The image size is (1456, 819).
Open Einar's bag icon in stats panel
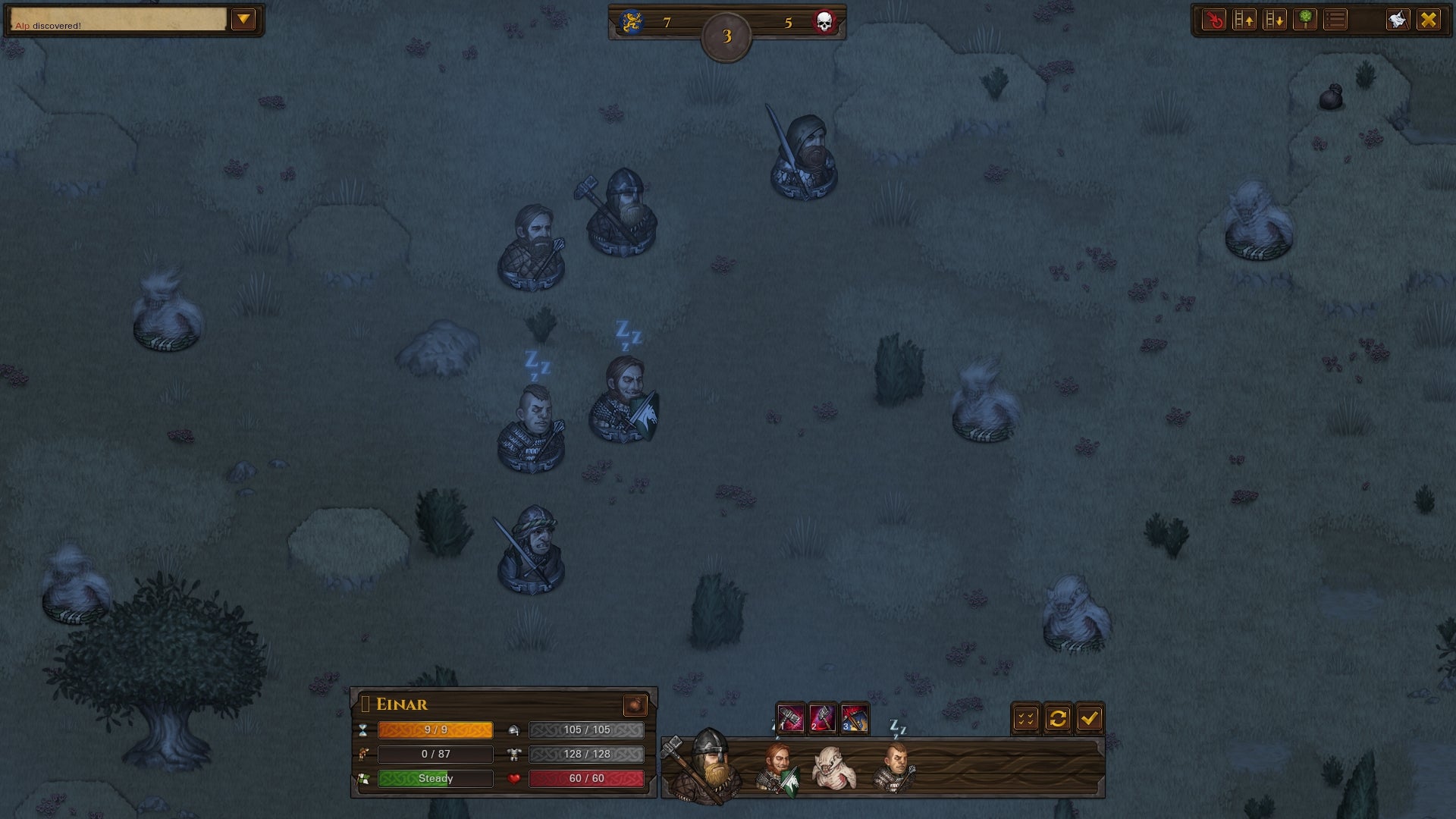click(x=635, y=705)
